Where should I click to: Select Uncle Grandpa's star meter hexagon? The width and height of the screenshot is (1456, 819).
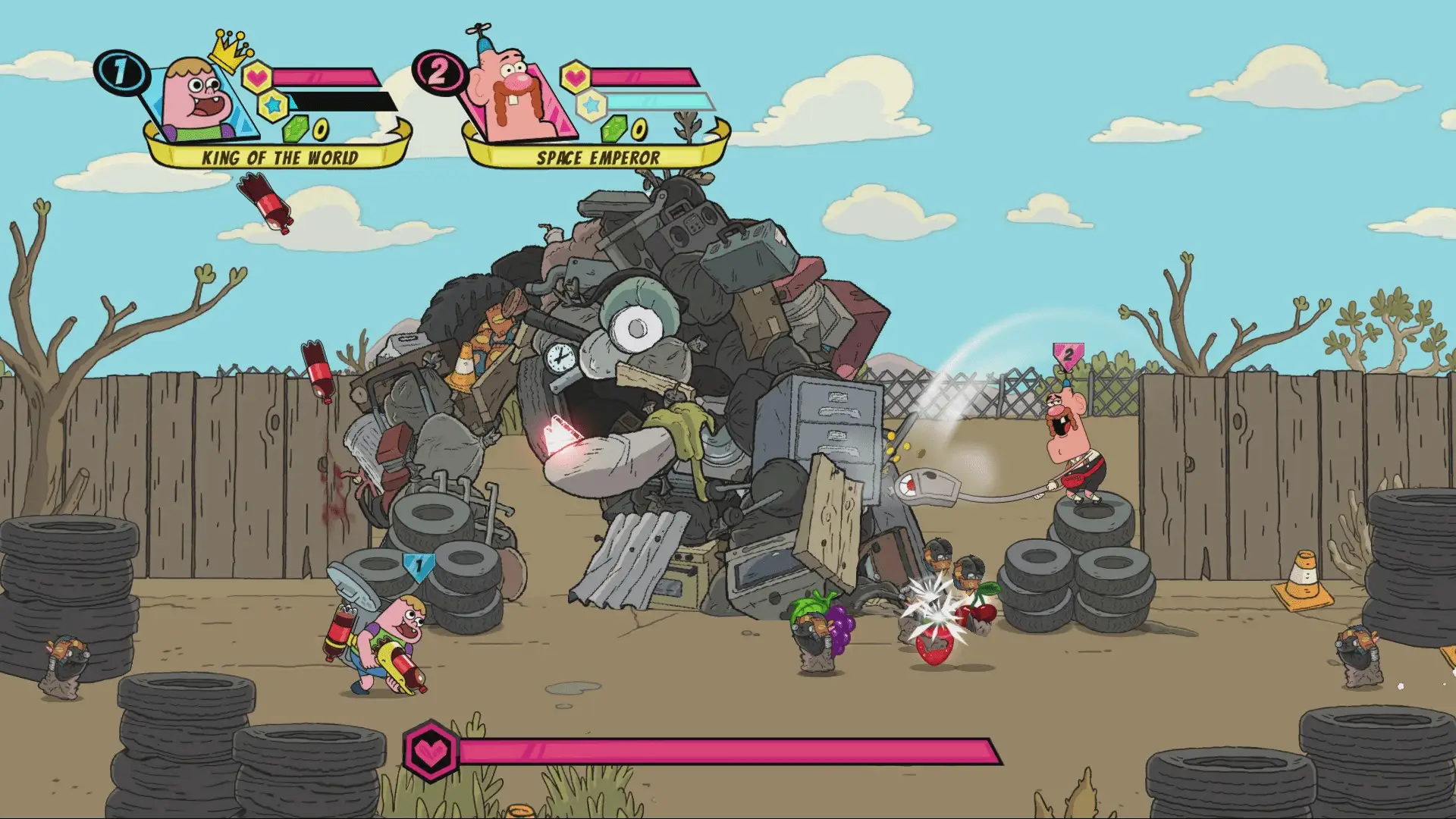(592, 105)
